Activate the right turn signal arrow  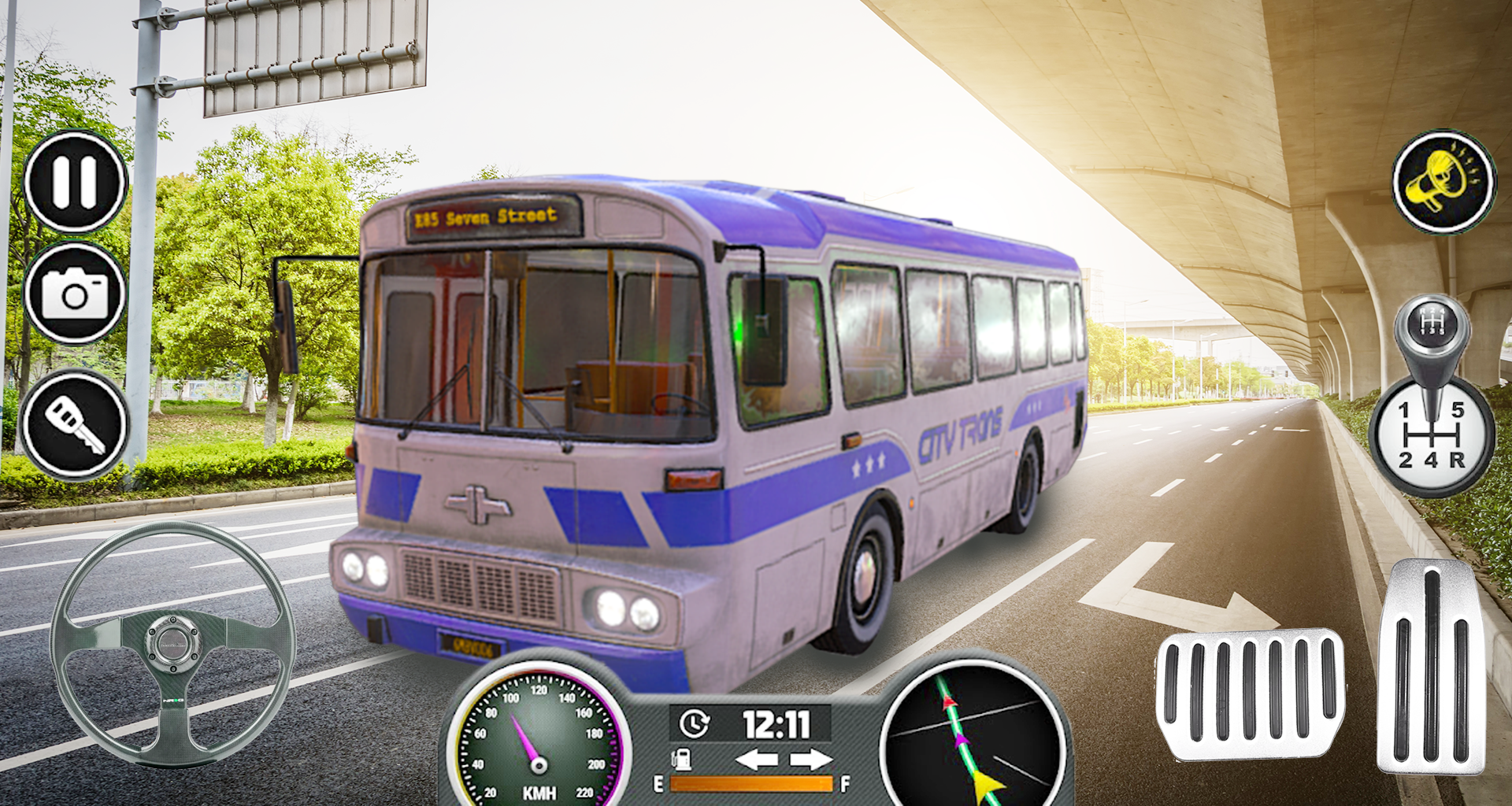click(x=811, y=760)
